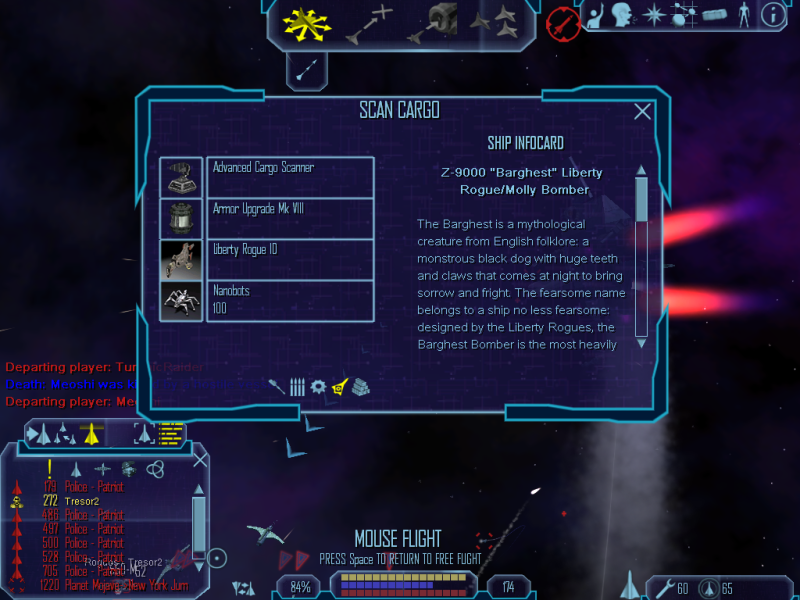Click the red hostile target indicator icon

pyautogui.click(x=564, y=23)
